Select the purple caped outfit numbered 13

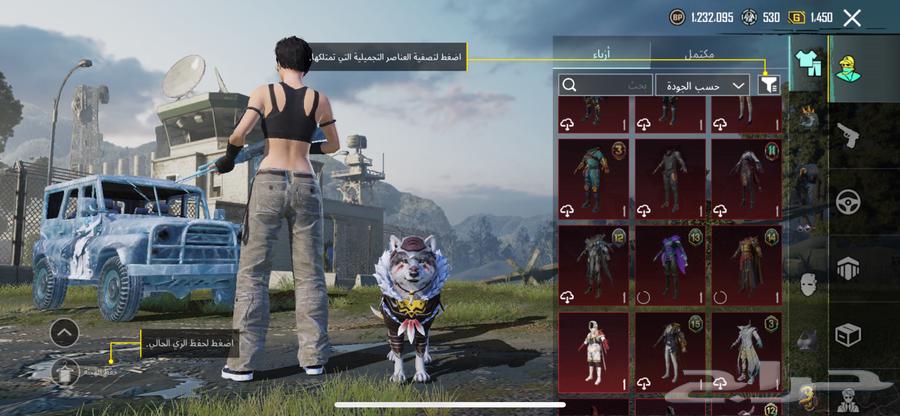(x=669, y=265)
